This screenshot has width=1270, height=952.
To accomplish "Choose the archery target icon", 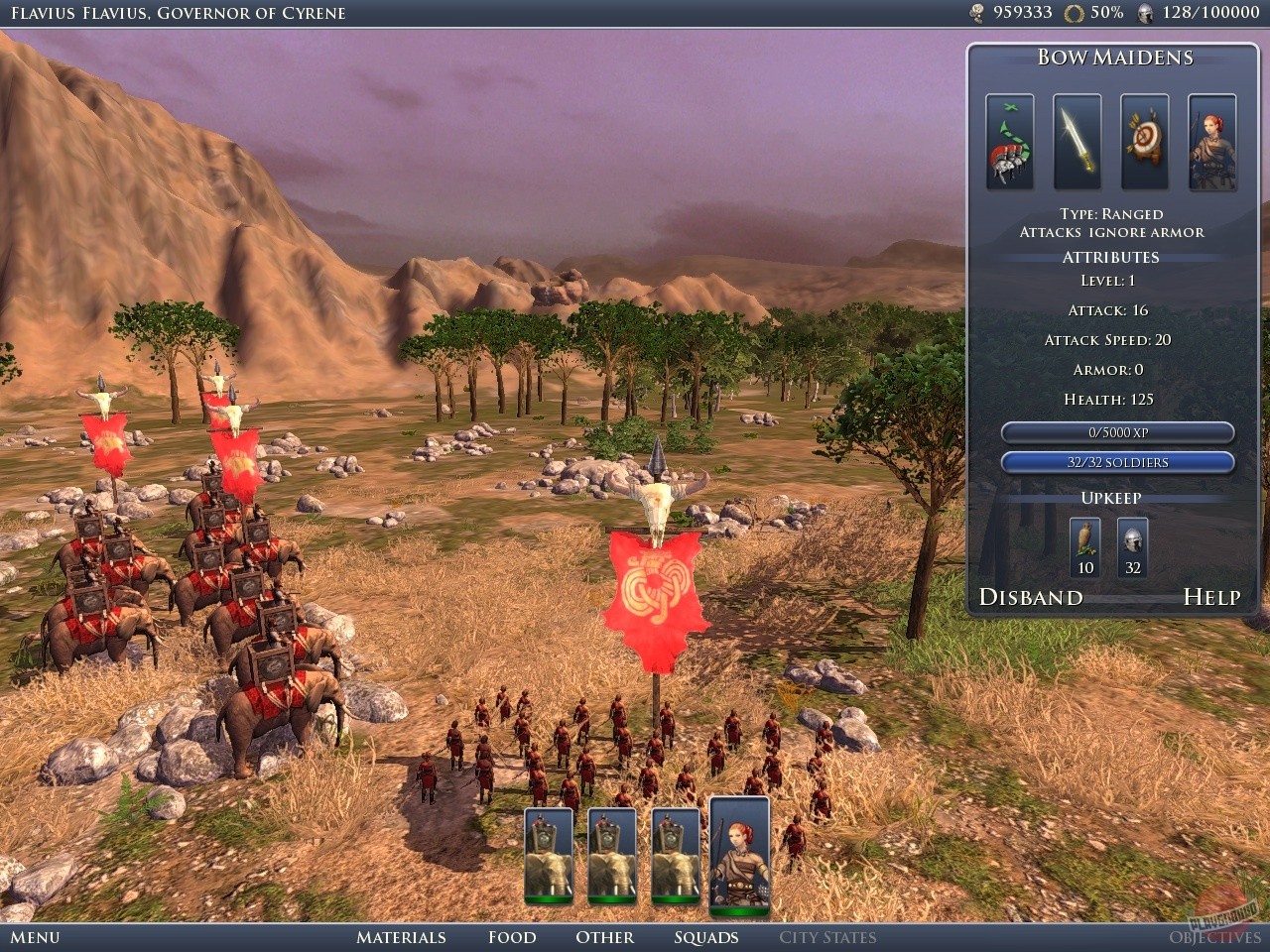I will pos(1144,142).
